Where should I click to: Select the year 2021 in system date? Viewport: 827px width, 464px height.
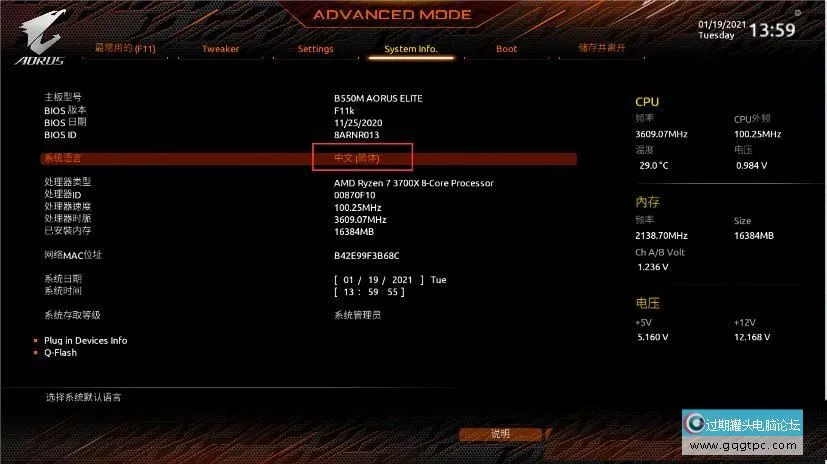404,279
